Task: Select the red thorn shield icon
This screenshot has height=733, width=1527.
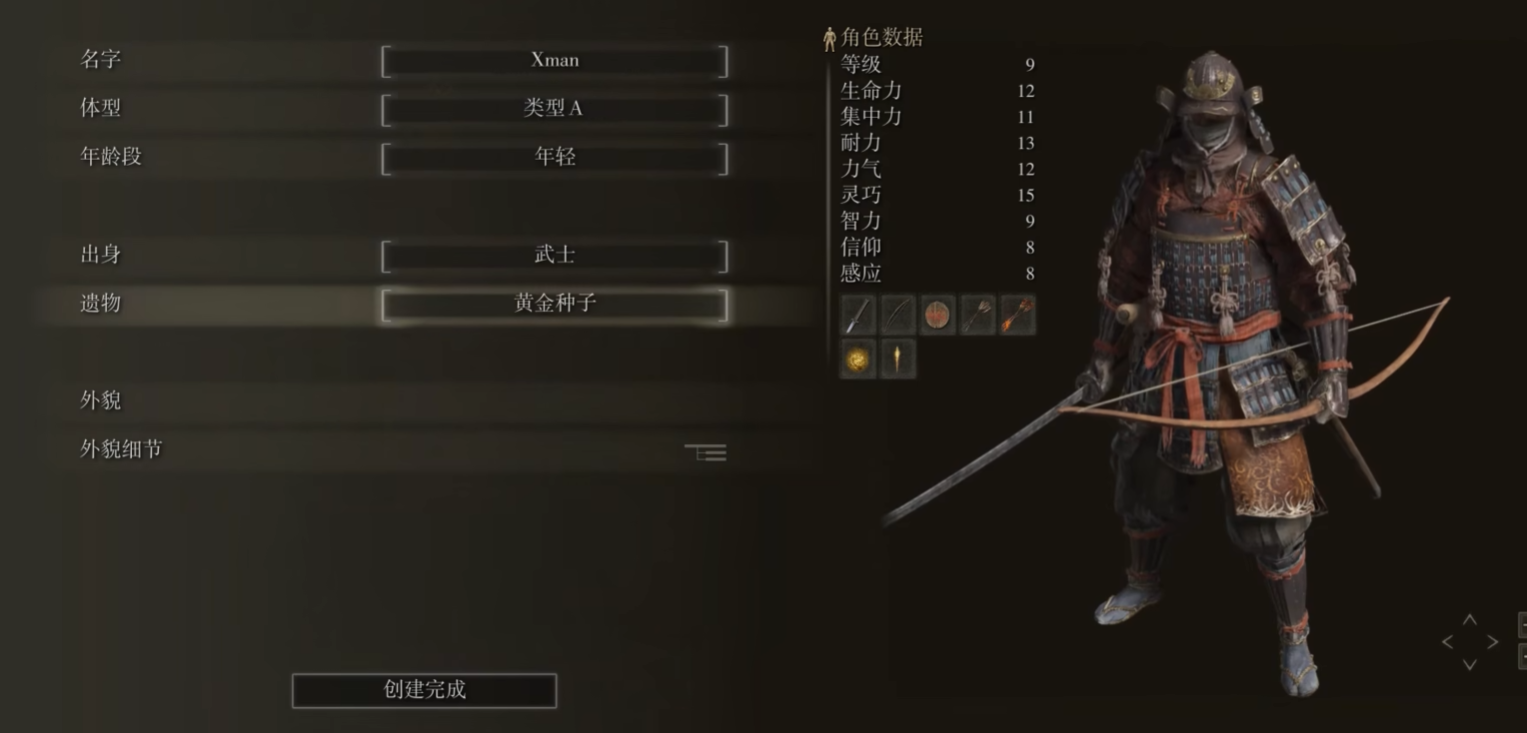Action: click(x=938, y=313)
